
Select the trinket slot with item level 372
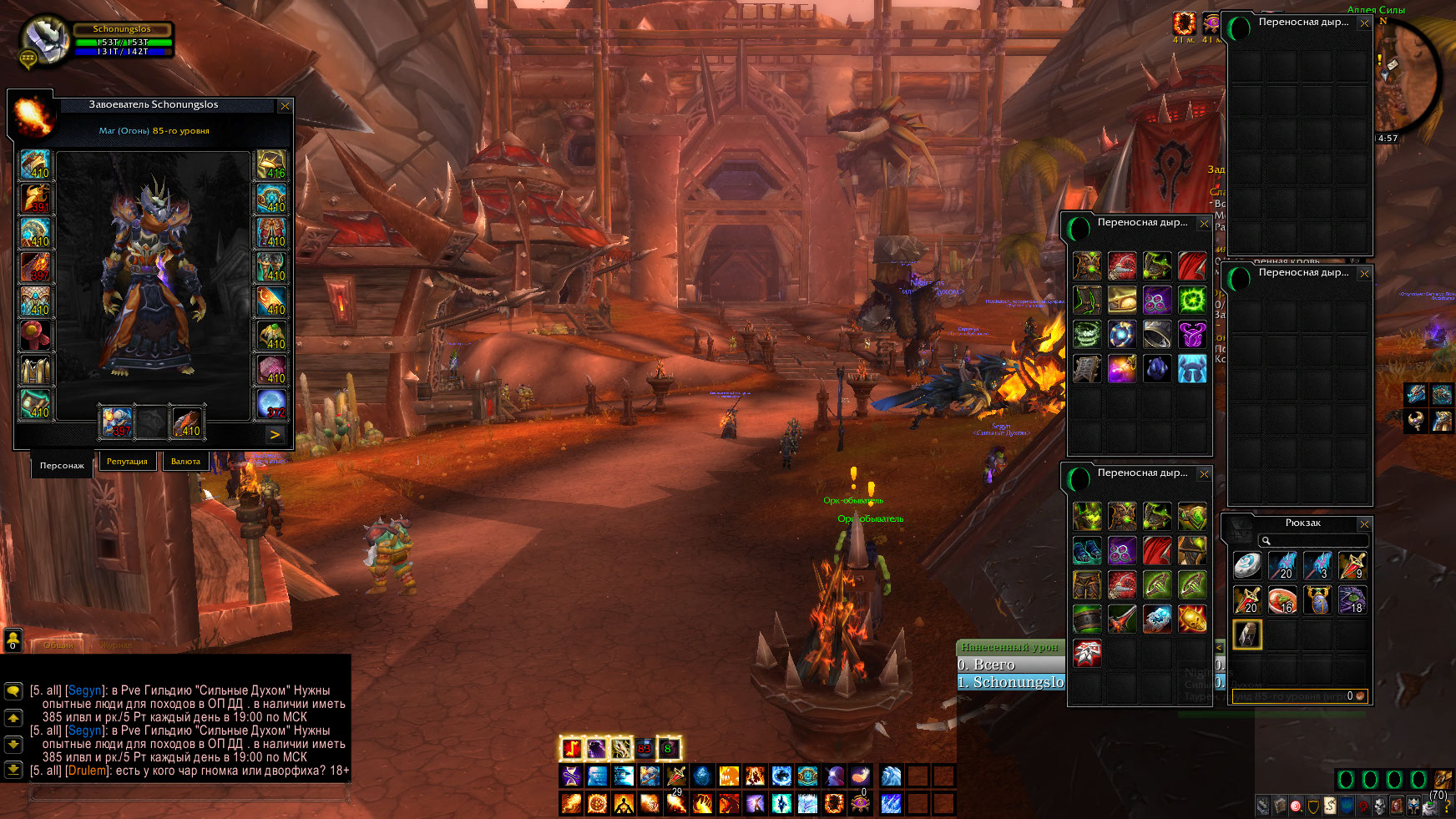point(271,404)
